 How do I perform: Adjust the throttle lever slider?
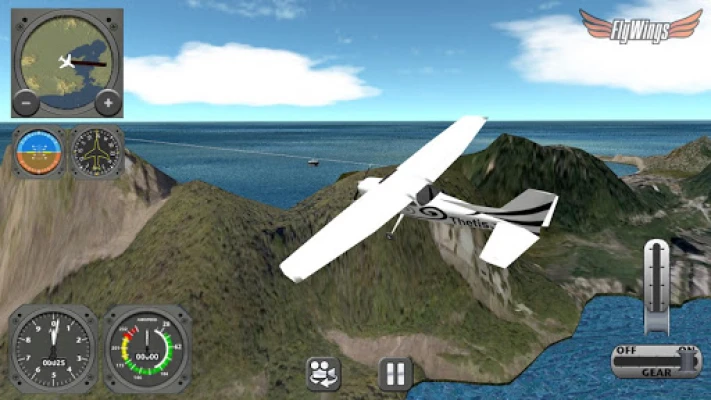(x=656, y=285)
